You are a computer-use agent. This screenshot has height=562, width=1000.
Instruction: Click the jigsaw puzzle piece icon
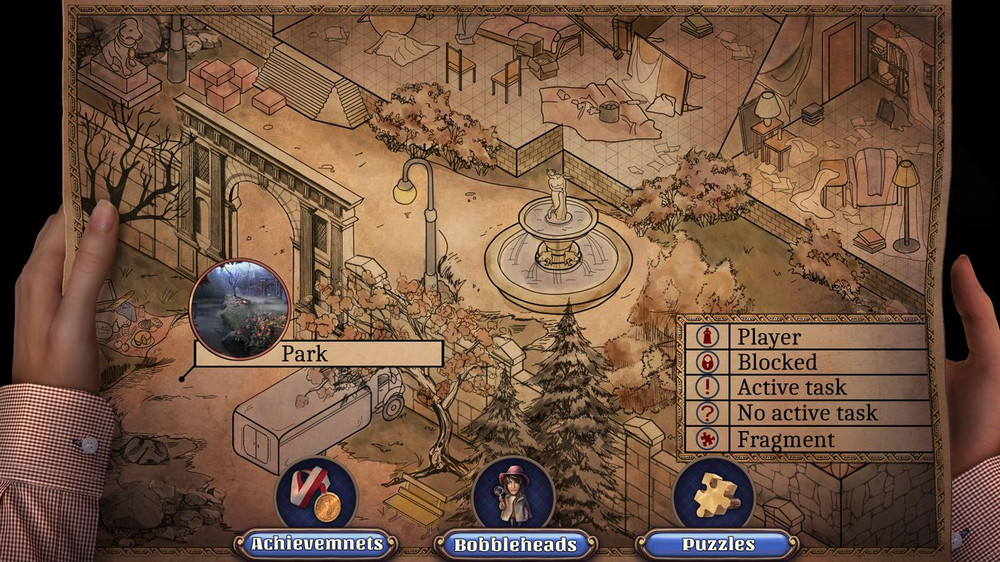tap(714, 494)
